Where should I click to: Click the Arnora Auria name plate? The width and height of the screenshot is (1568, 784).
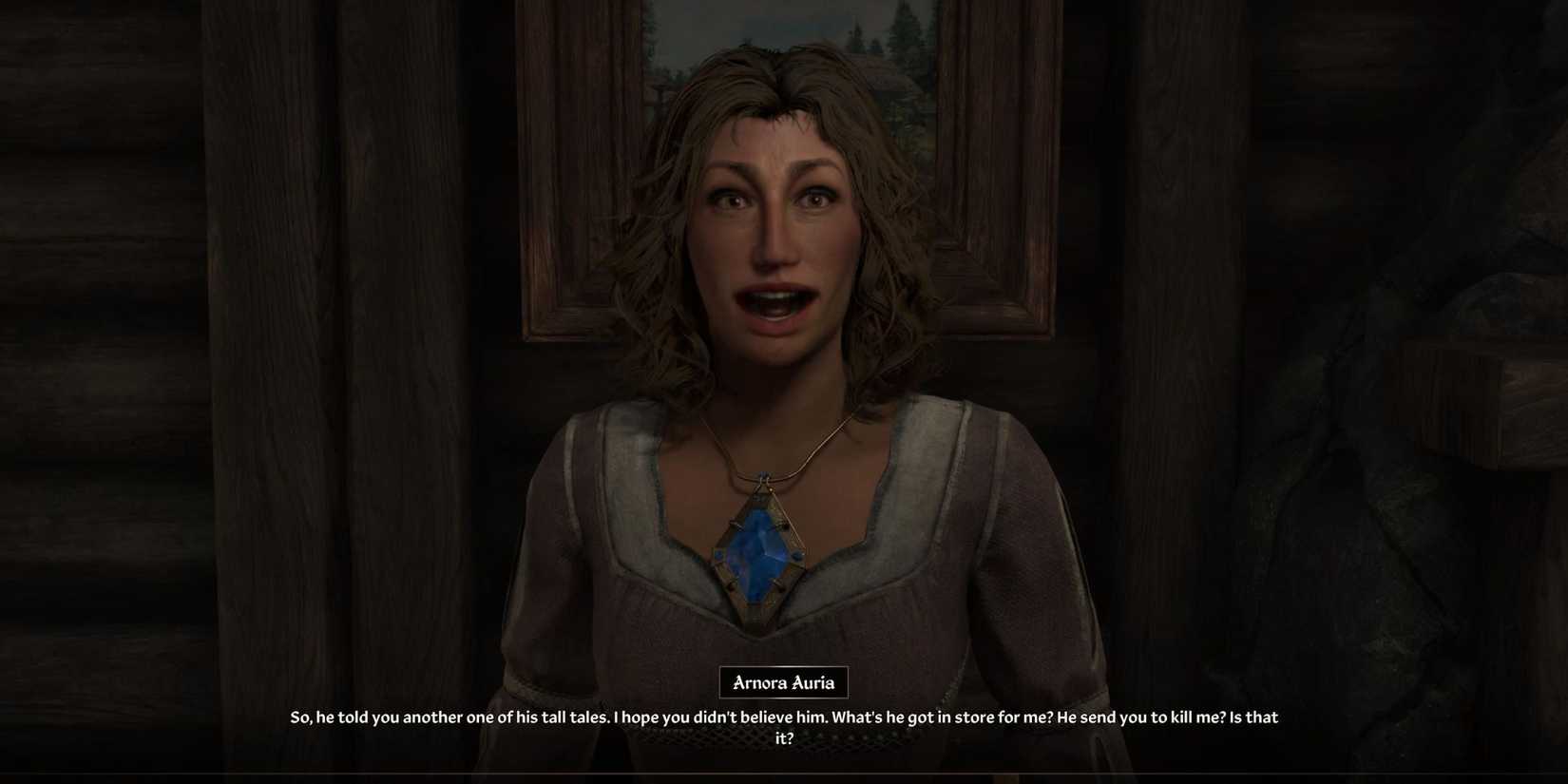[783, 681]
